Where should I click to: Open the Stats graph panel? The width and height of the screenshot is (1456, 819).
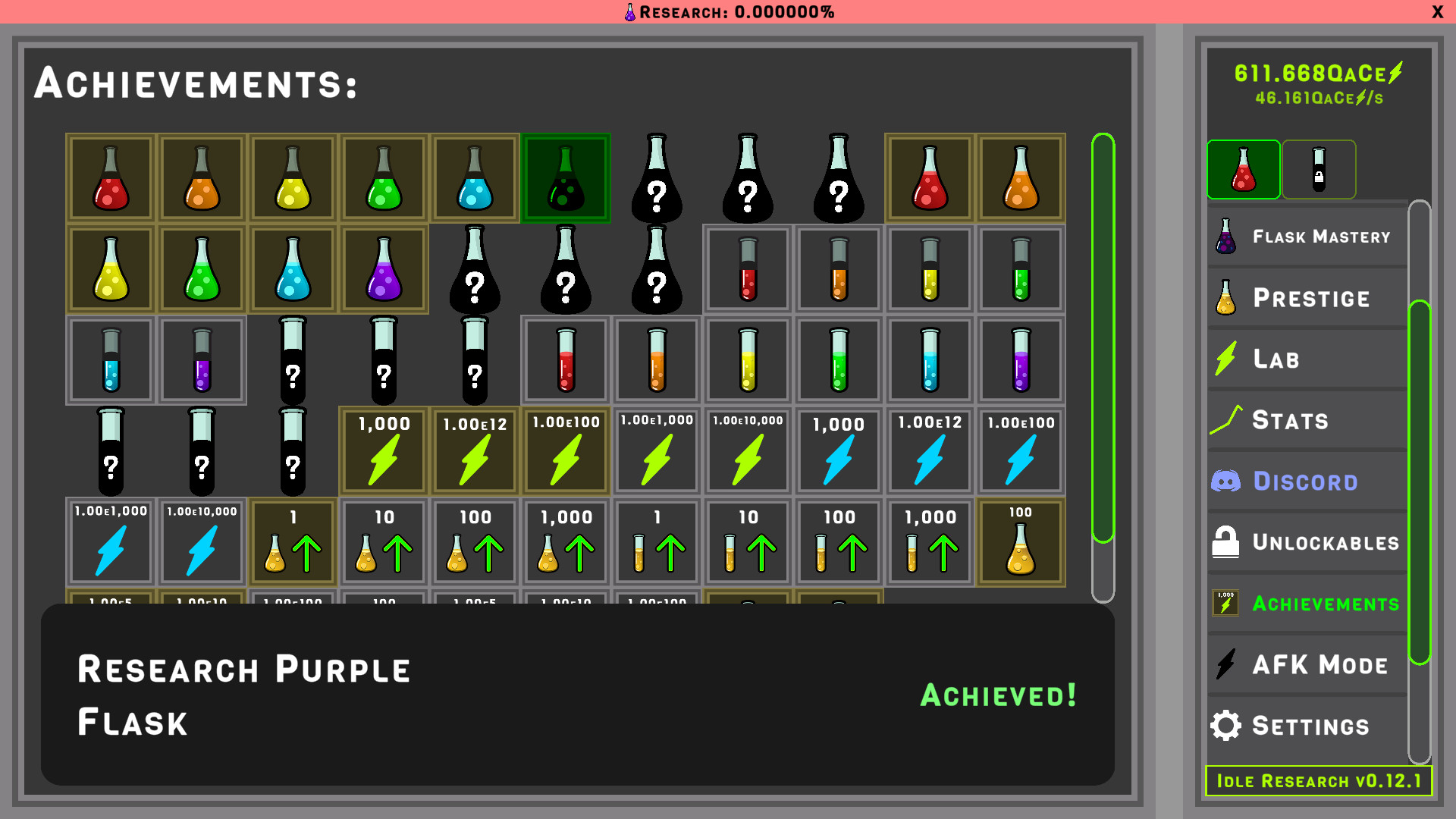(x=1289, y=420)
